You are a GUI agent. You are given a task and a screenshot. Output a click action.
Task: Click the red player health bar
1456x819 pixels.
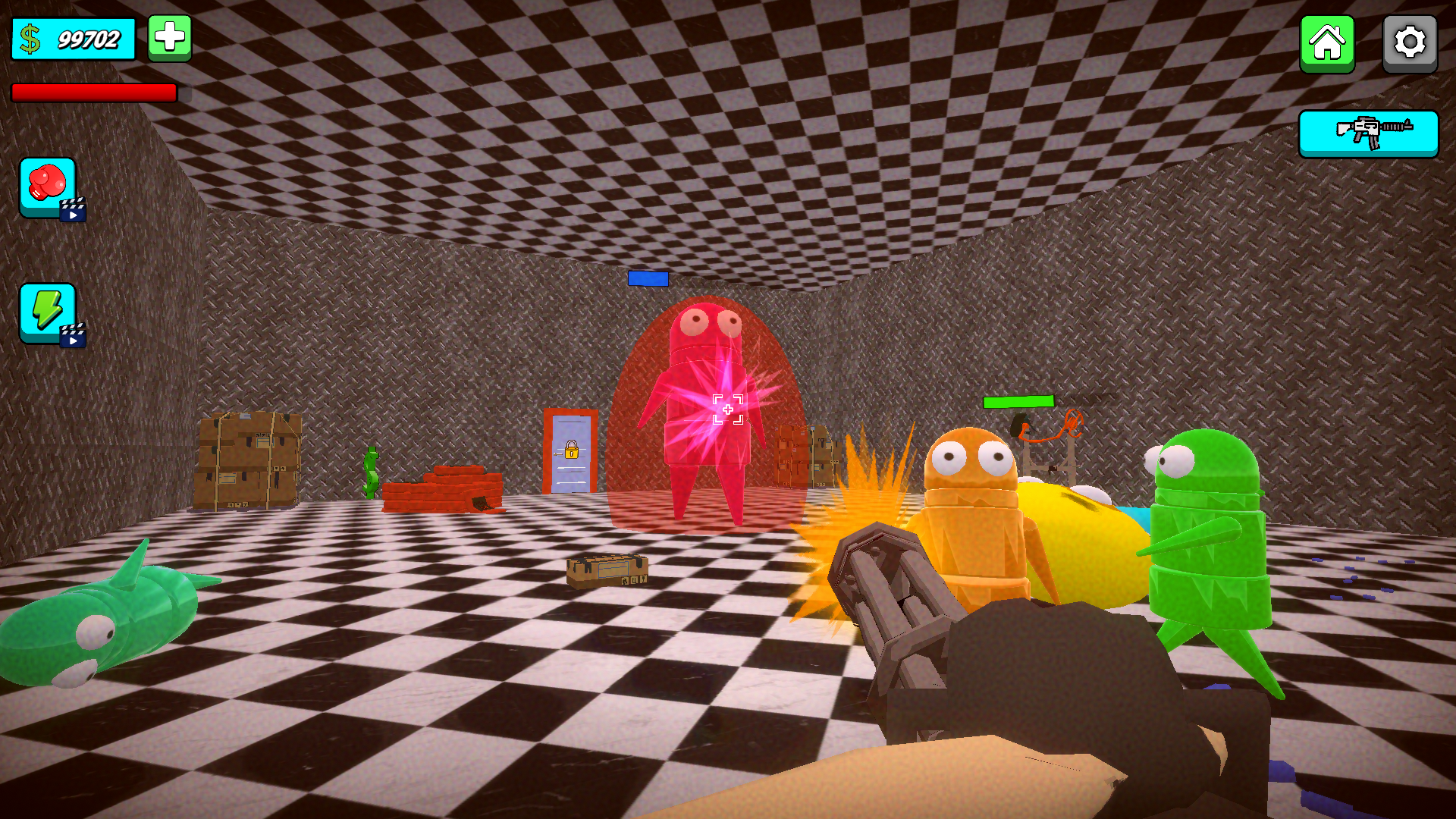93,93
